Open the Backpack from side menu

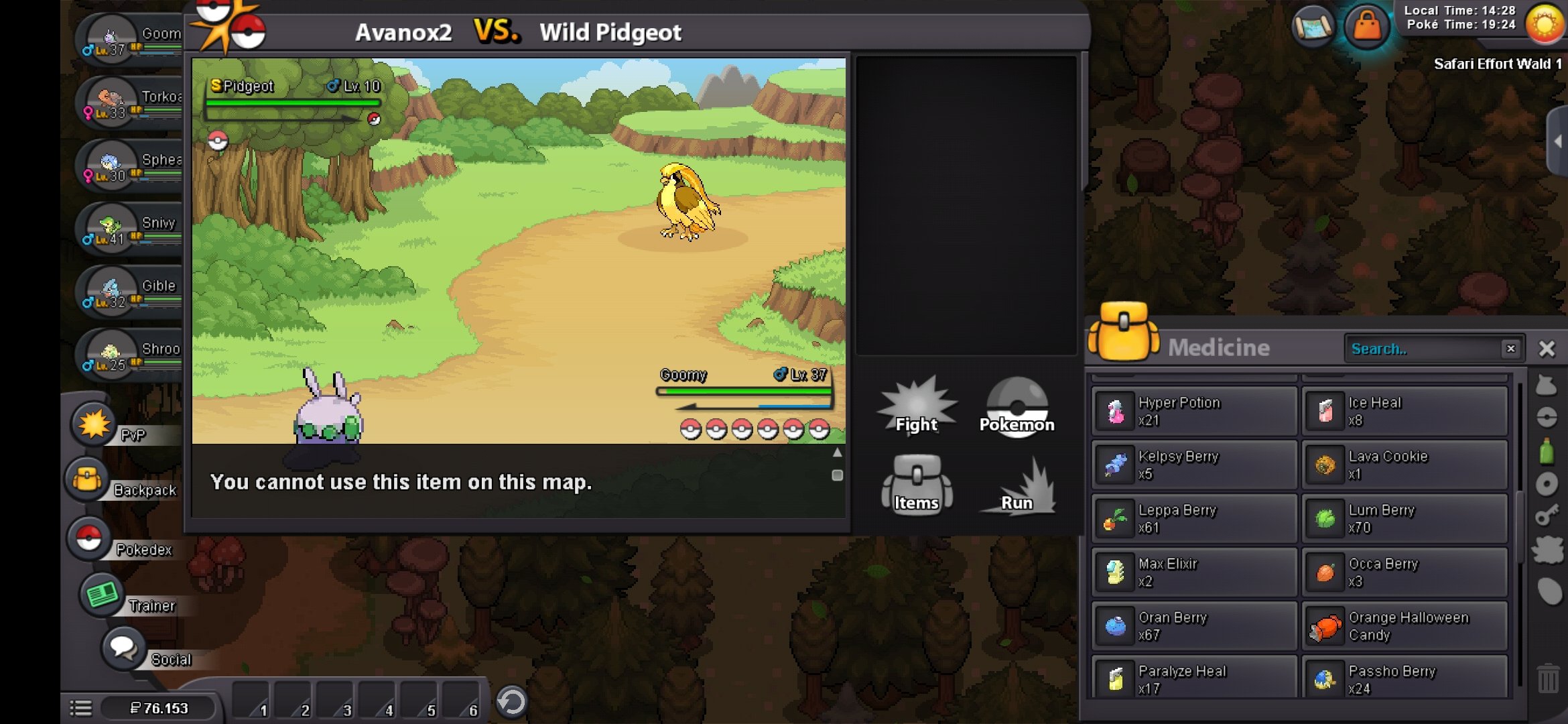point(87,481)
